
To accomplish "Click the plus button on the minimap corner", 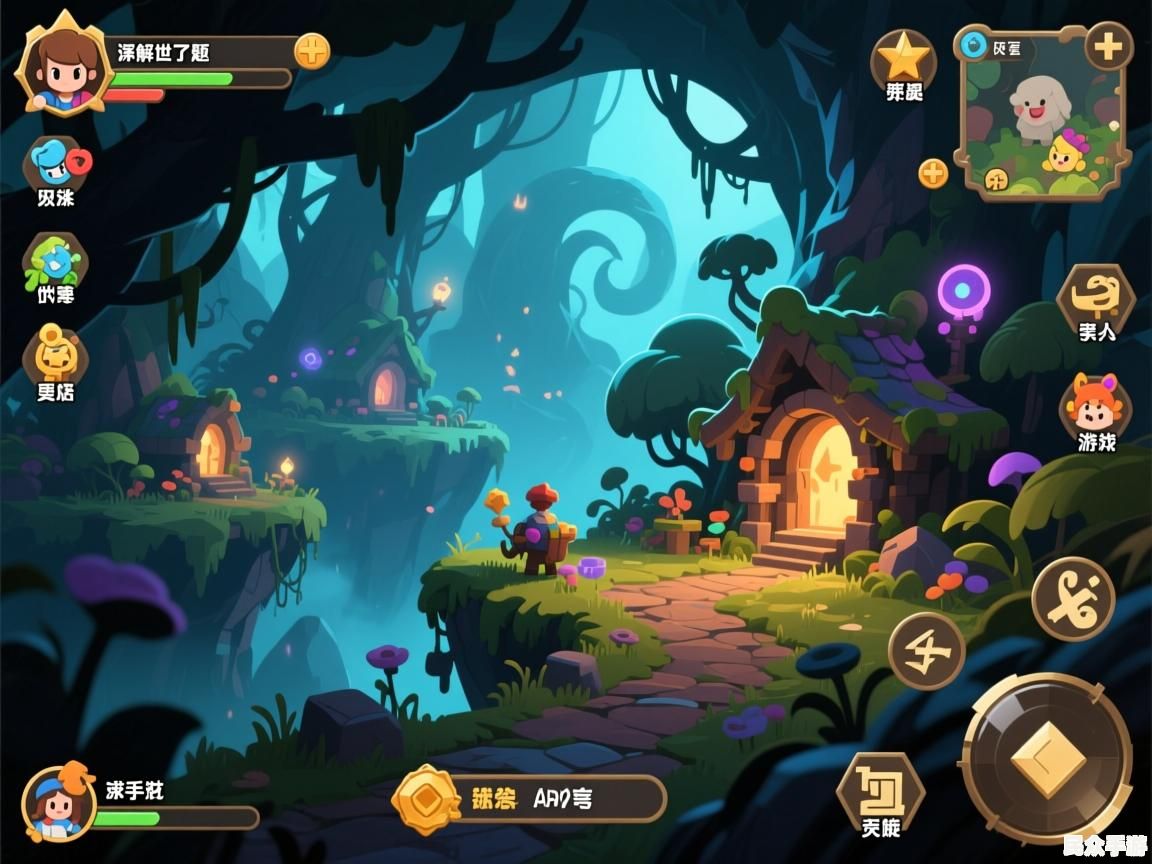I will tap(1108, 46).
